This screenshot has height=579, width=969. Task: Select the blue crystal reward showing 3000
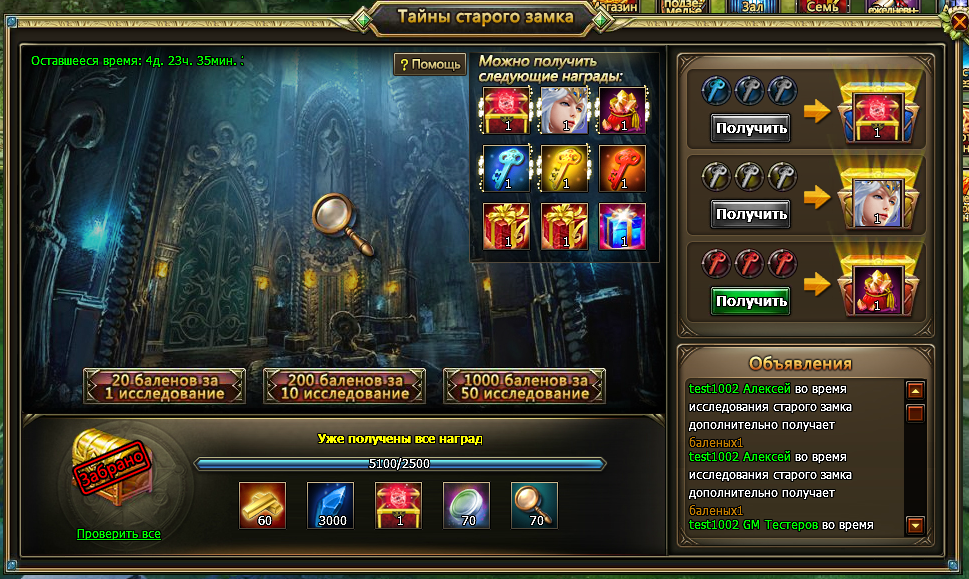[330, 505]
